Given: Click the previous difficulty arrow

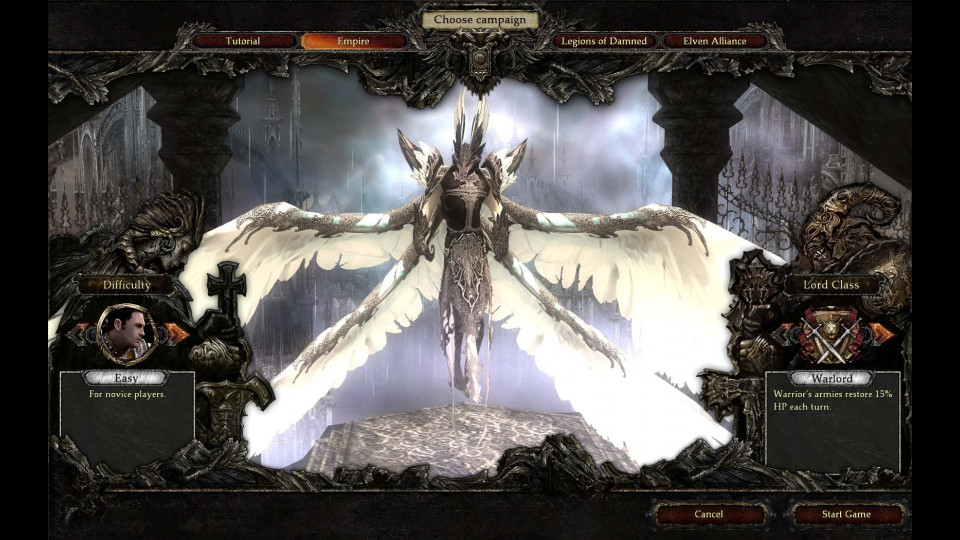Looking at the screenshot, I should pos(77,333).
